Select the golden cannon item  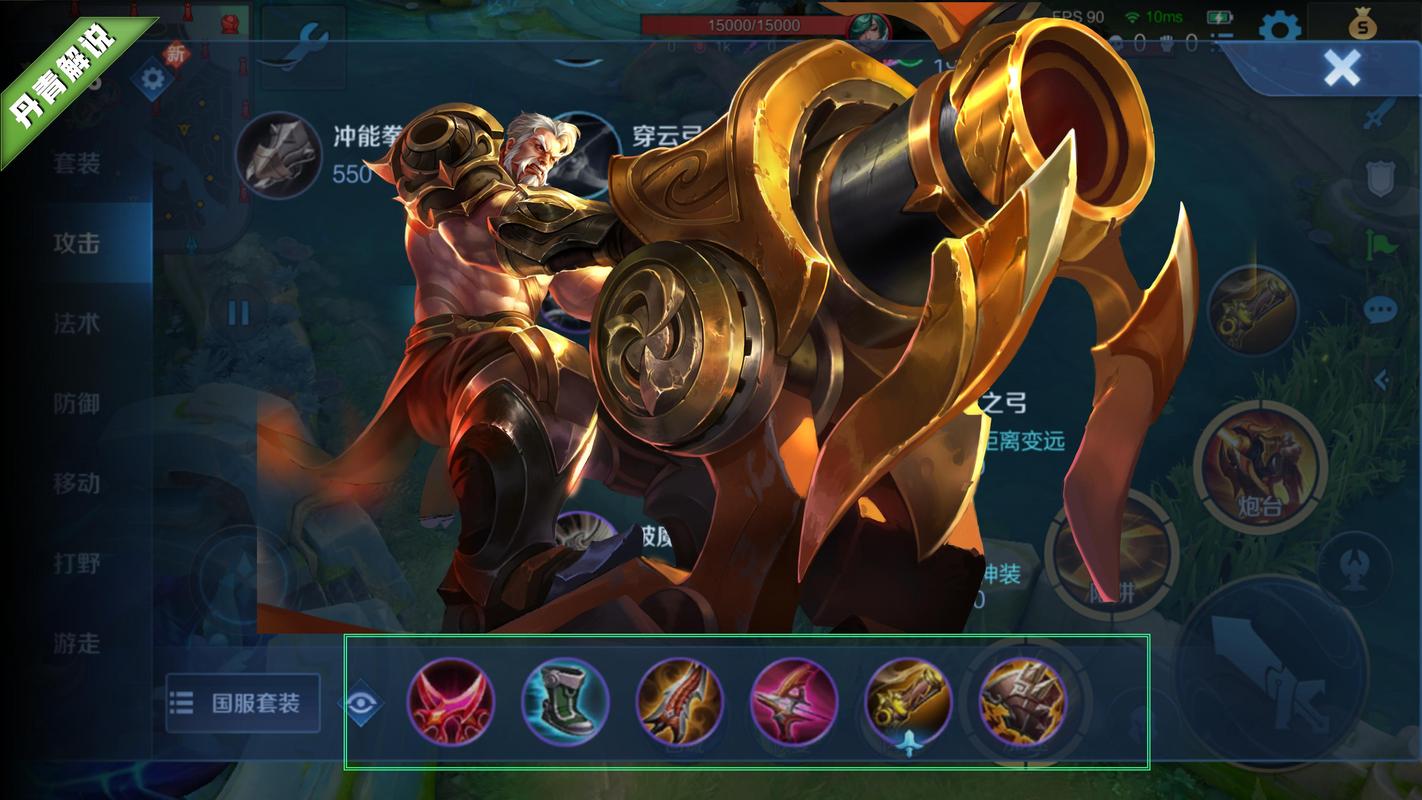point(908,701)
